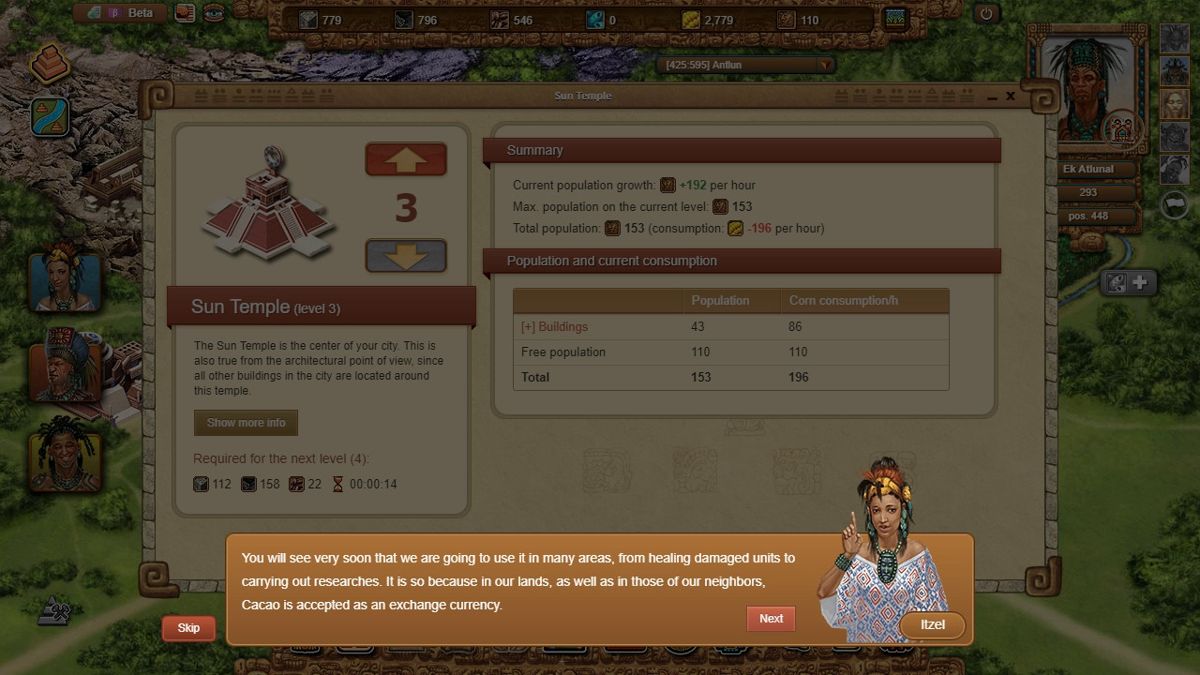The width and height of the screenshot is (1200, 675).
Task: Minimize the Sun Temple window
Action: click(x=992, y=97)
